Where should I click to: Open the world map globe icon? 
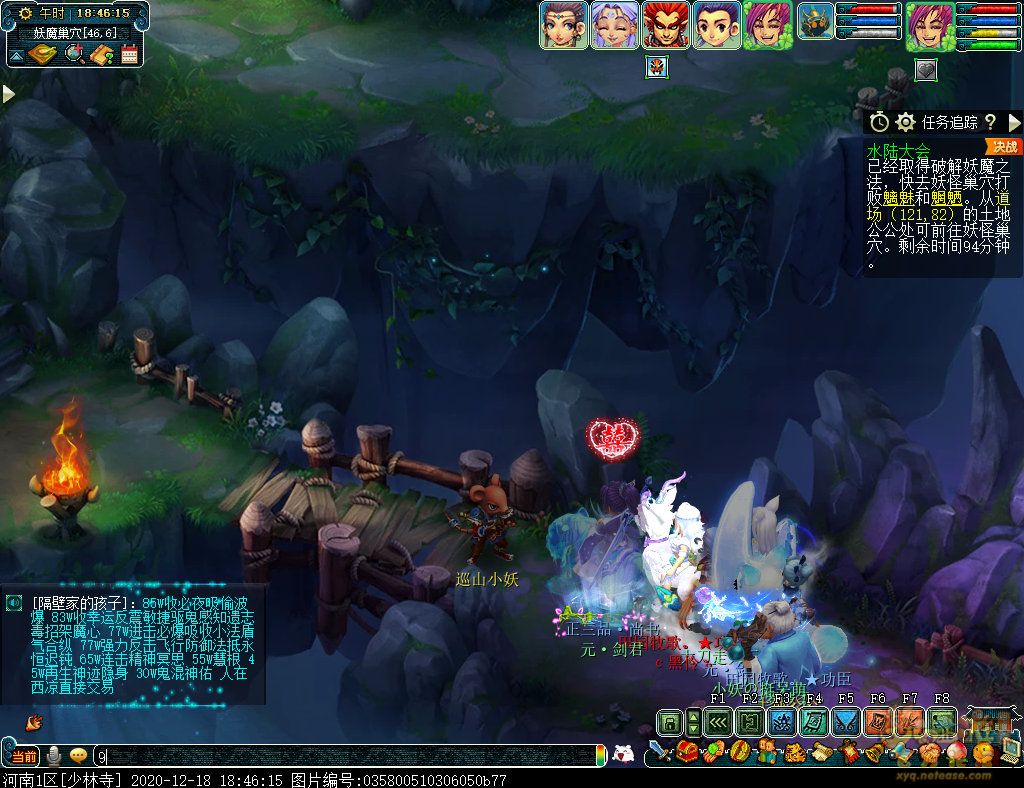[x=73, y=54]
